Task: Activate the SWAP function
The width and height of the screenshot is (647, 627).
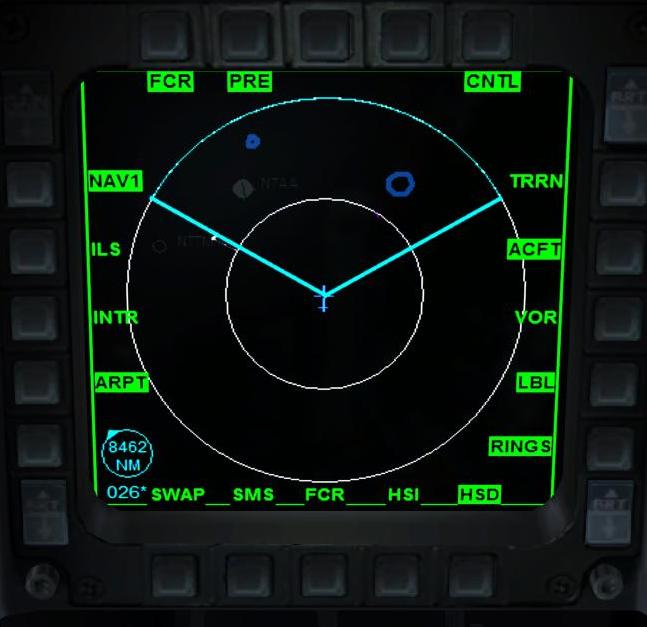Action: tap(177, 494)
